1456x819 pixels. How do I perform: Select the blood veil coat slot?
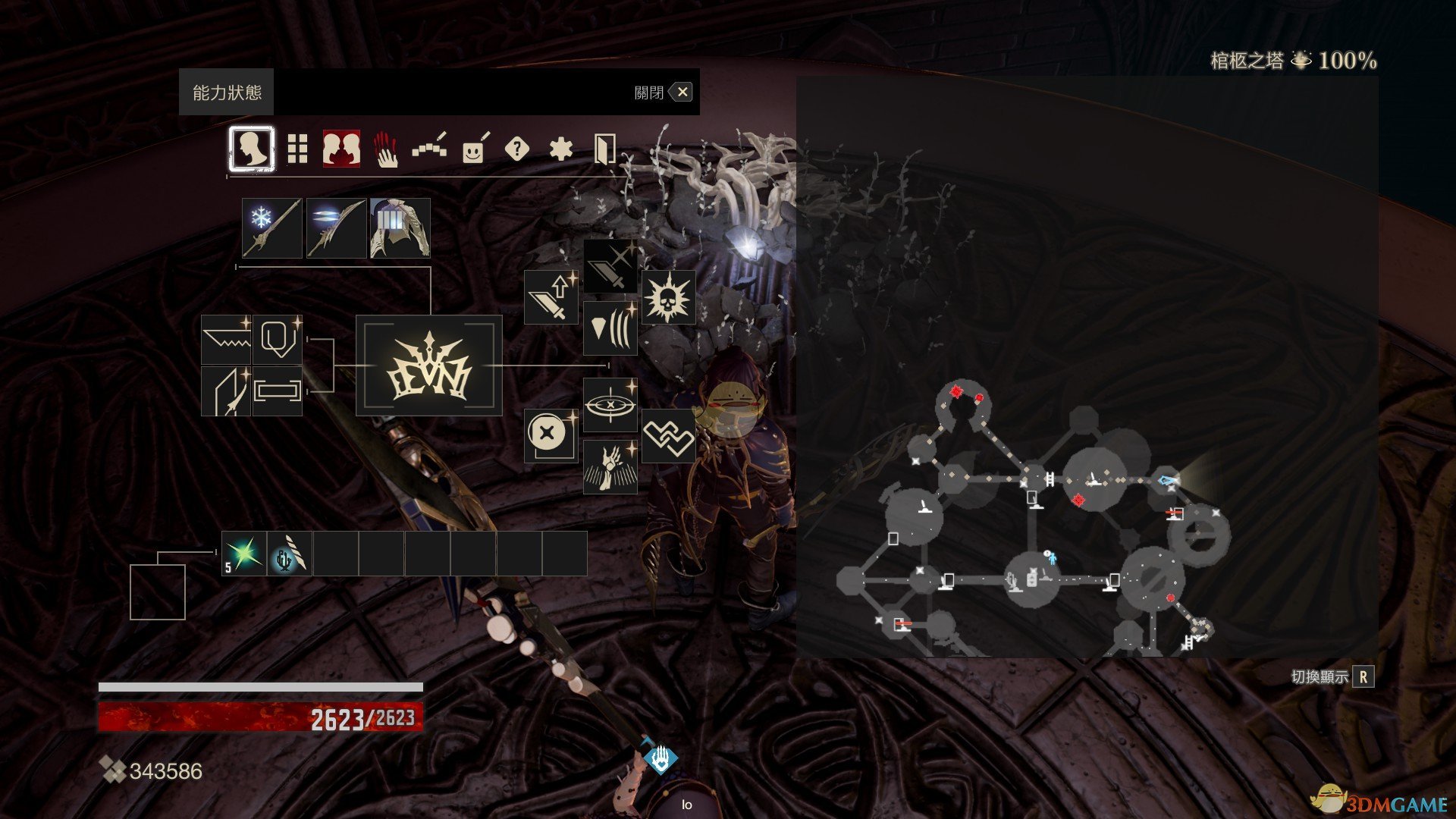tap(400, 227)
